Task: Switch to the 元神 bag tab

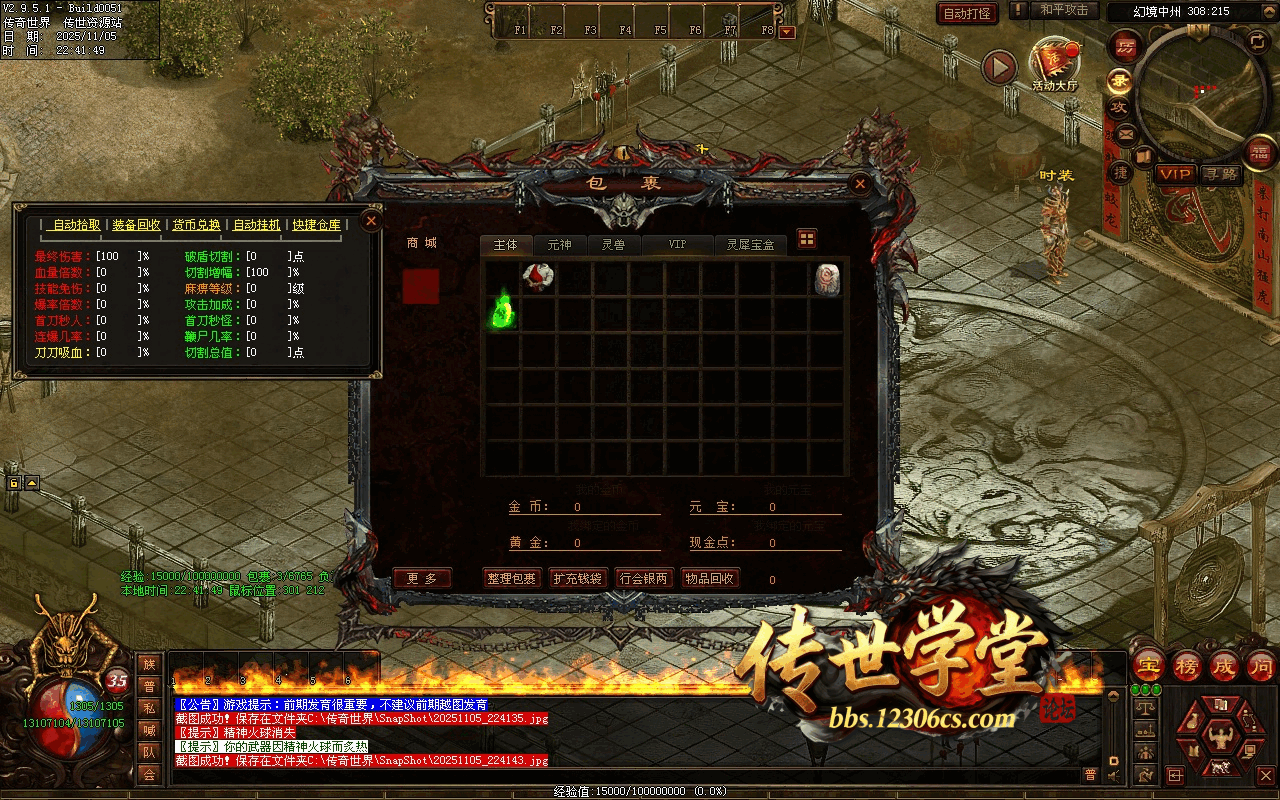Action: coord(559,245)
